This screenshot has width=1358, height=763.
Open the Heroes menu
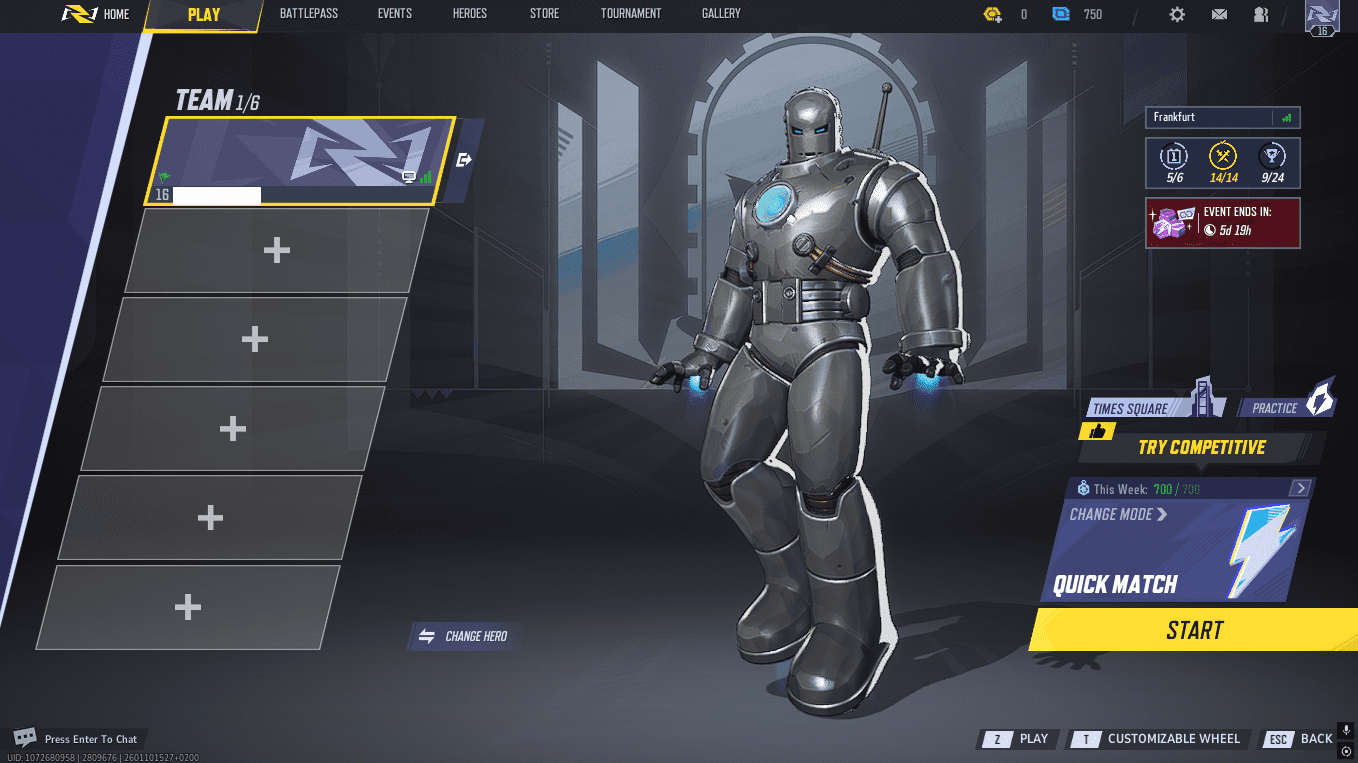tap(469, 14)
